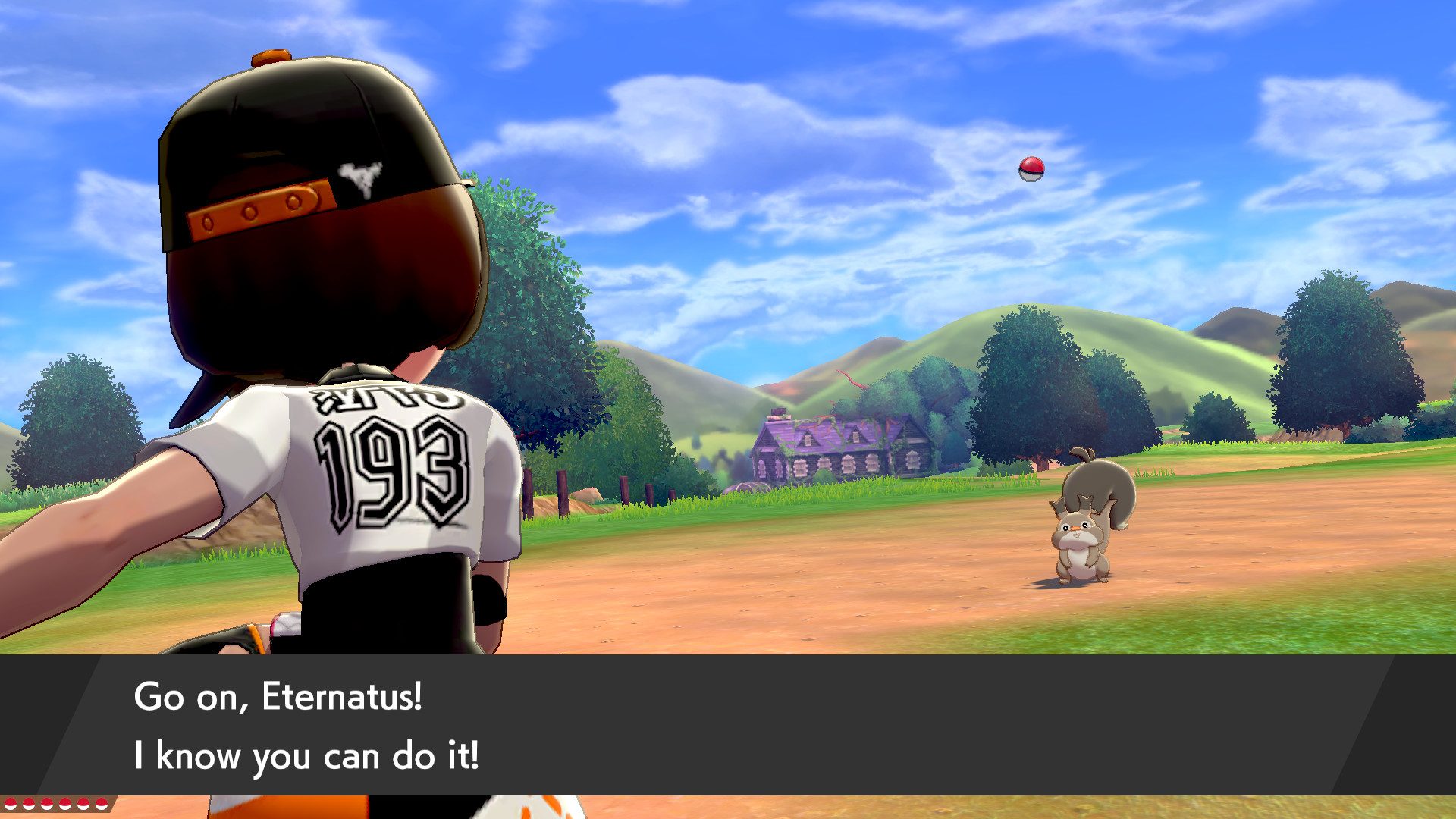The width and height of the screenshot is (1456, 819).
Task: Select the second Poké Ball party icon
Action: (27, 804)
